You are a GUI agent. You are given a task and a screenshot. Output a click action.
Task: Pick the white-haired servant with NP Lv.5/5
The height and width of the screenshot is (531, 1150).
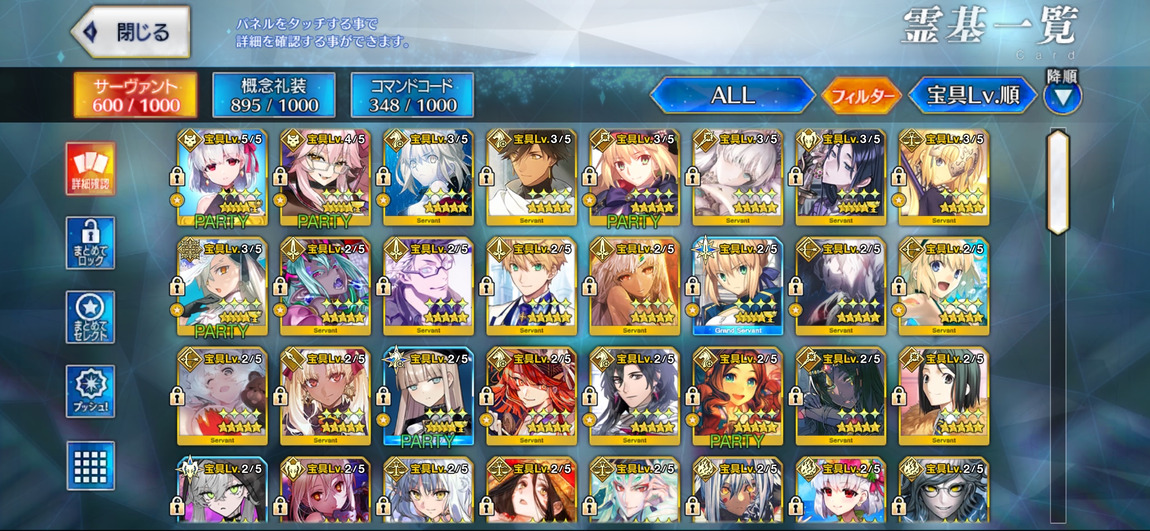(221, 176)
